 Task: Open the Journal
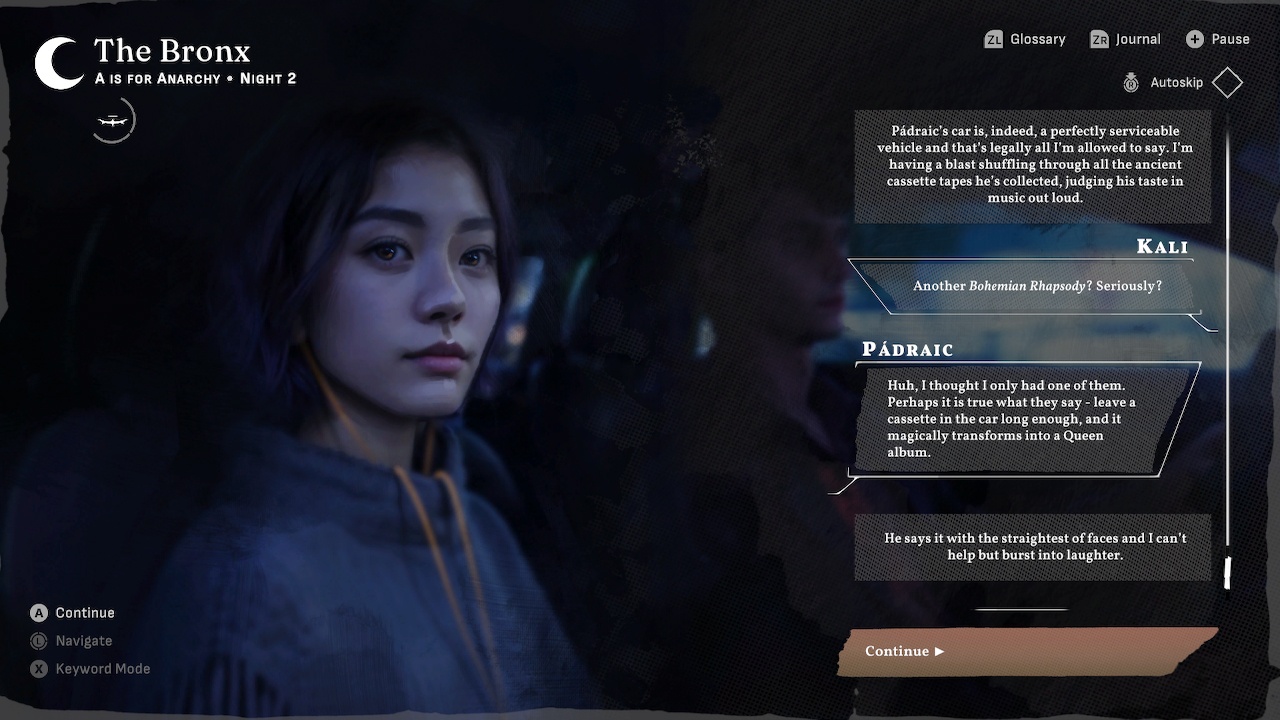tap(1136, 39)
